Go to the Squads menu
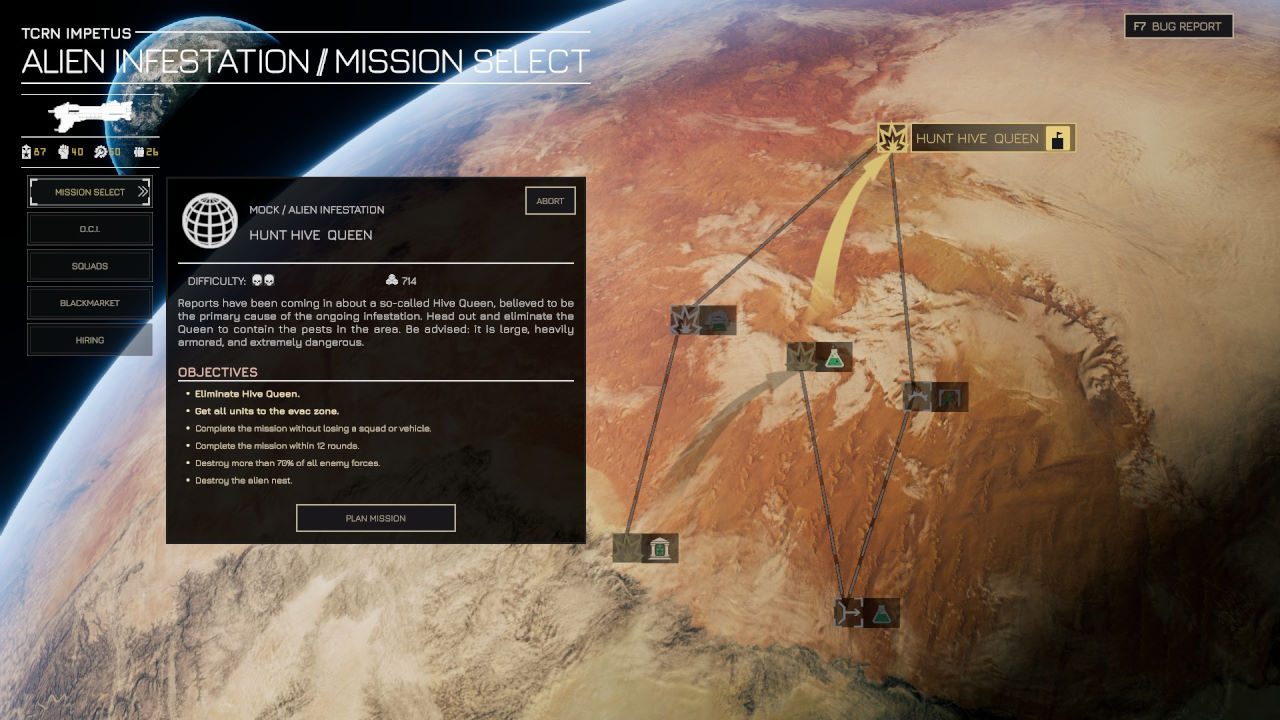This screenshot has width=1280, height=720. point(90,266)
